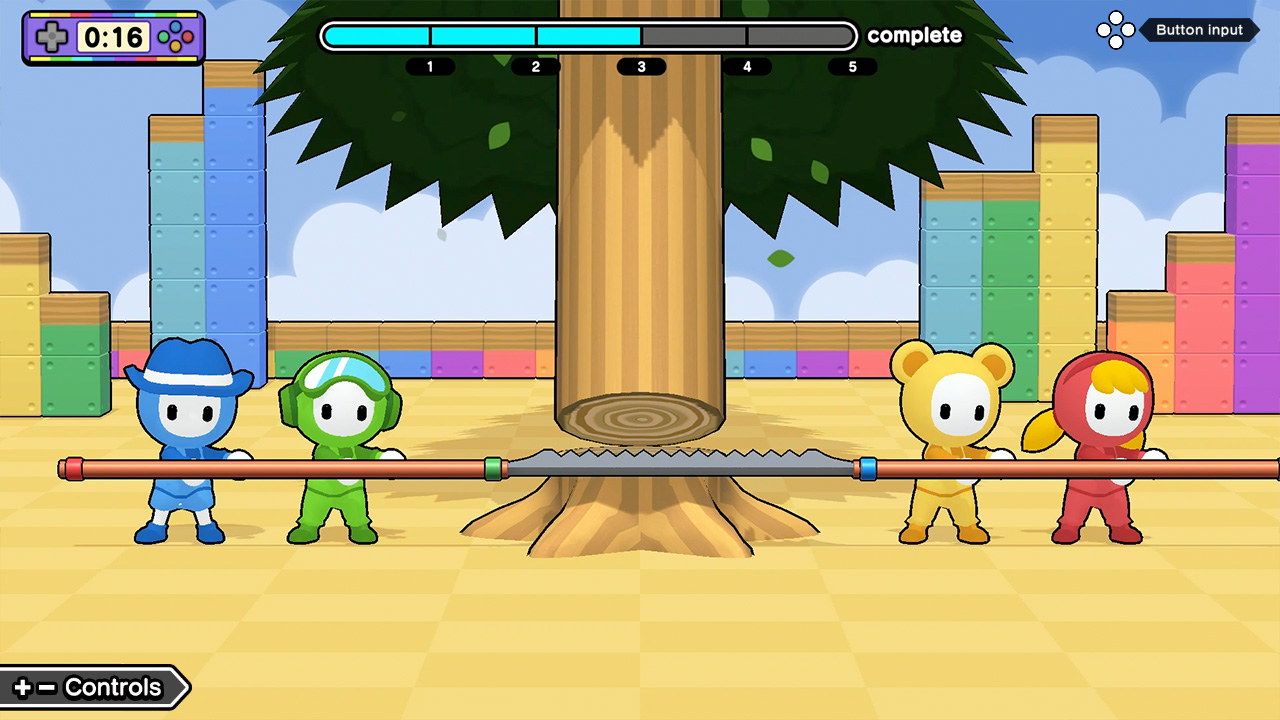Select checkpoint marker 1 under the progress bar
The height and width of the screenshot is (720, 1280).
point(432,66)
